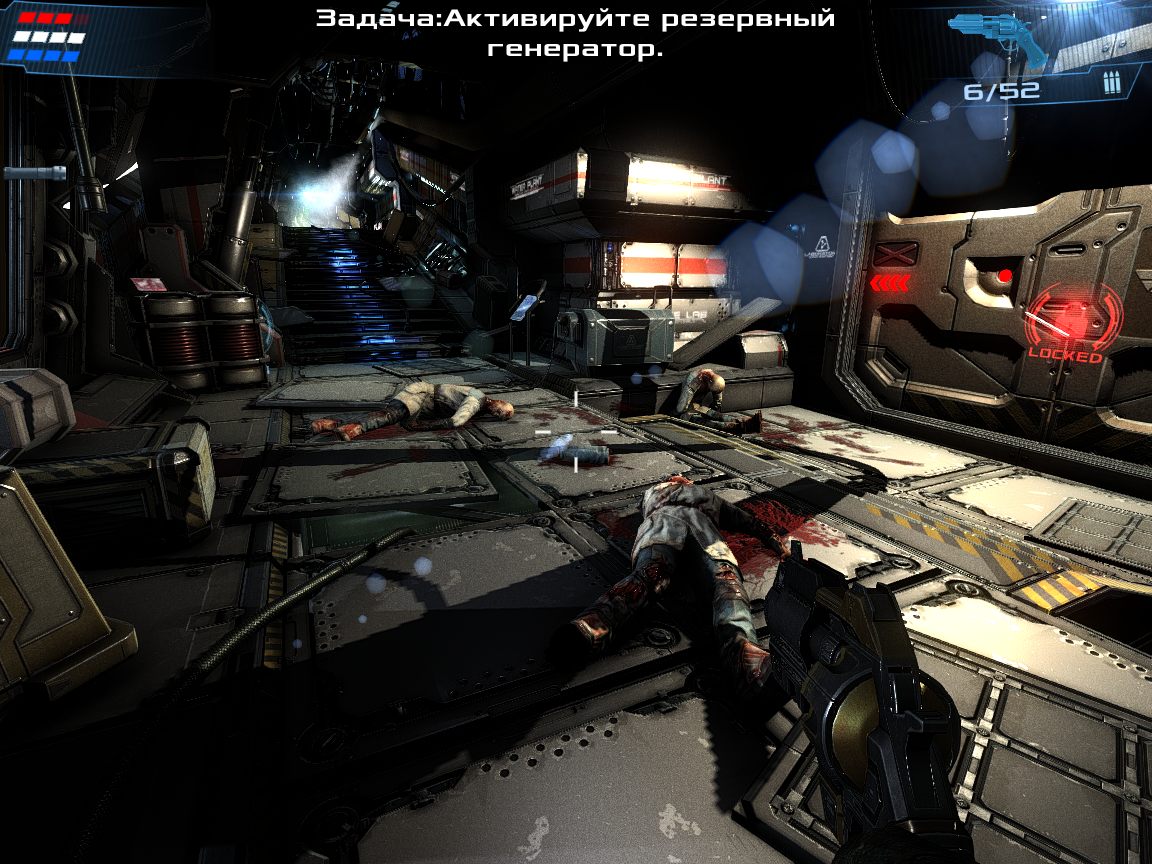Toggle the flashlight icon

(35, 173)
